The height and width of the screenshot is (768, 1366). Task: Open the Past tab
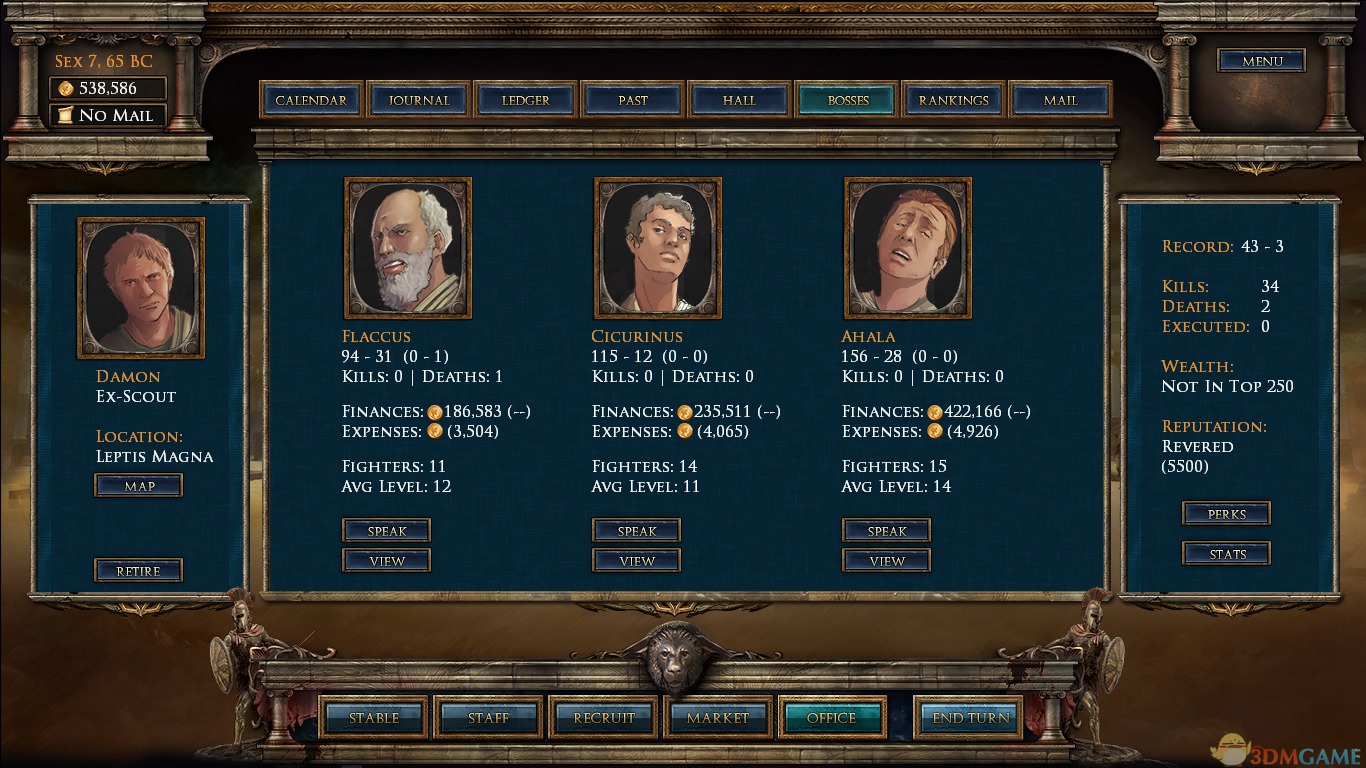[633, 100]
